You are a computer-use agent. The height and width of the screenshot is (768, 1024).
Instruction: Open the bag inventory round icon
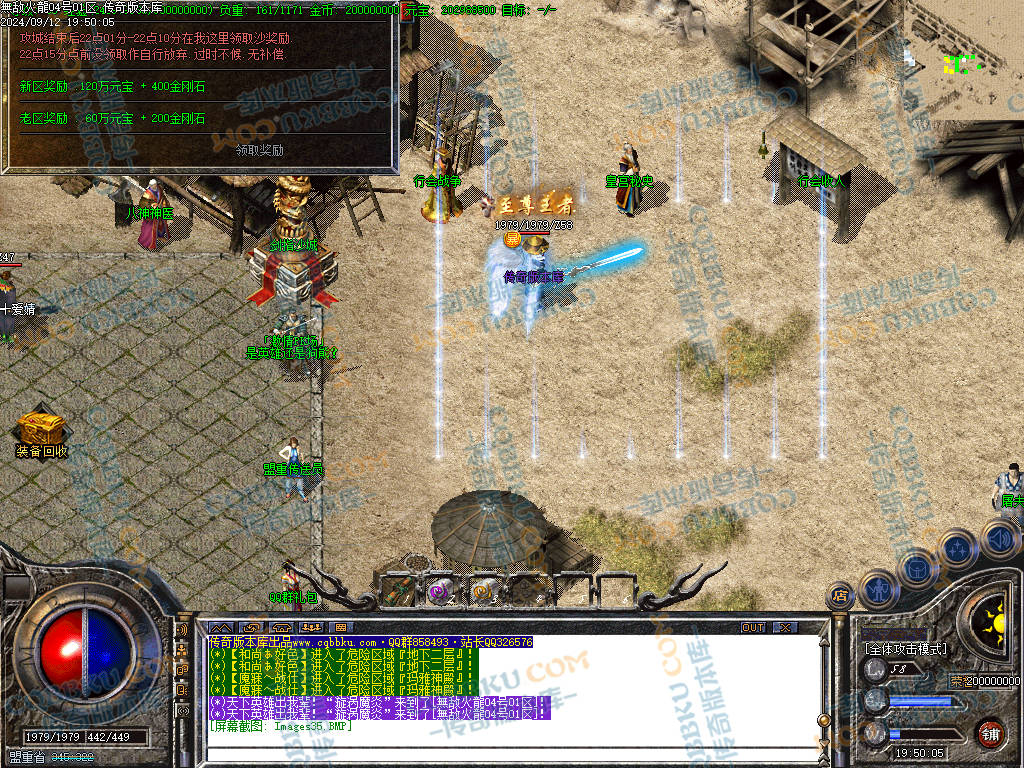coord(916,567)
